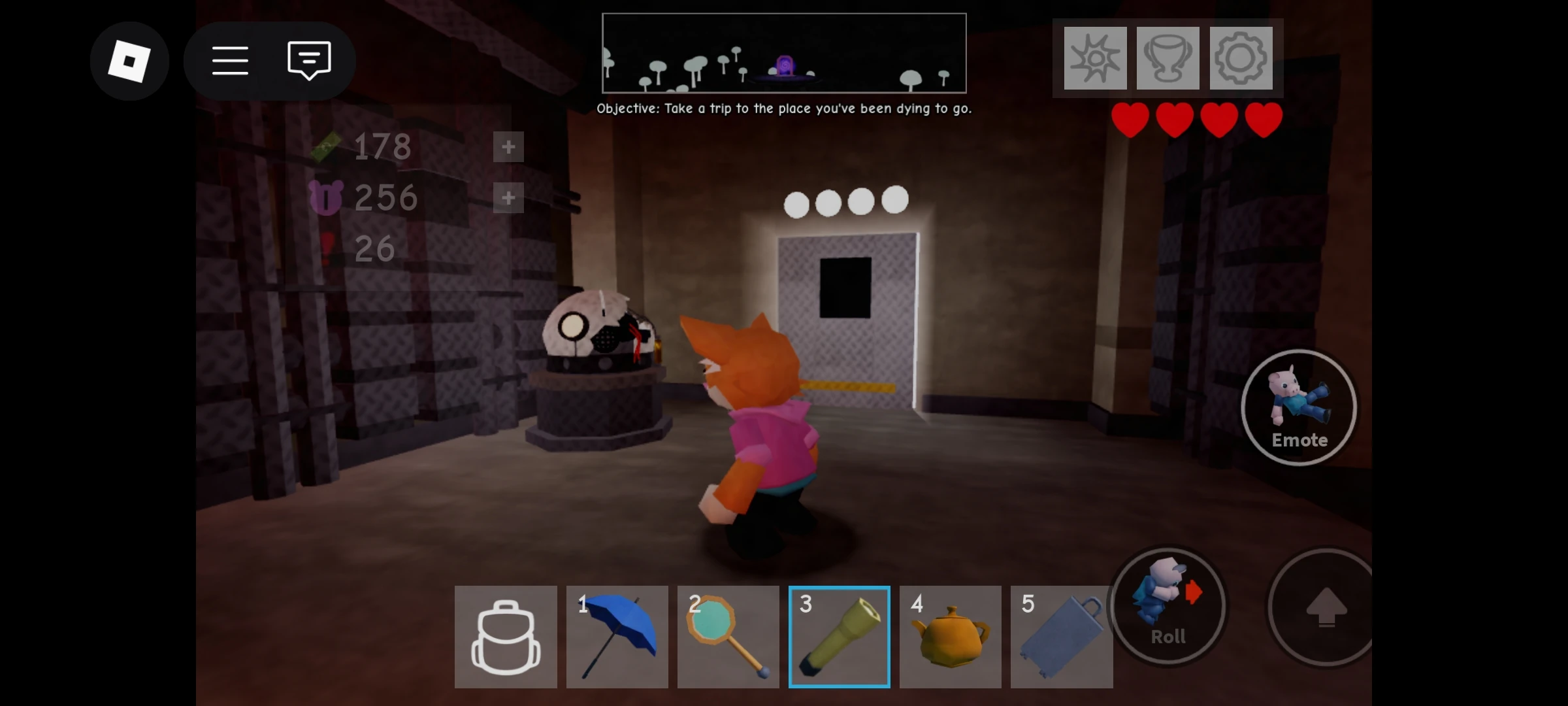Screen dimensions: 1568x706
Task: Tap the plus next to 256 tokens
Action: click(x=508, y=197)
